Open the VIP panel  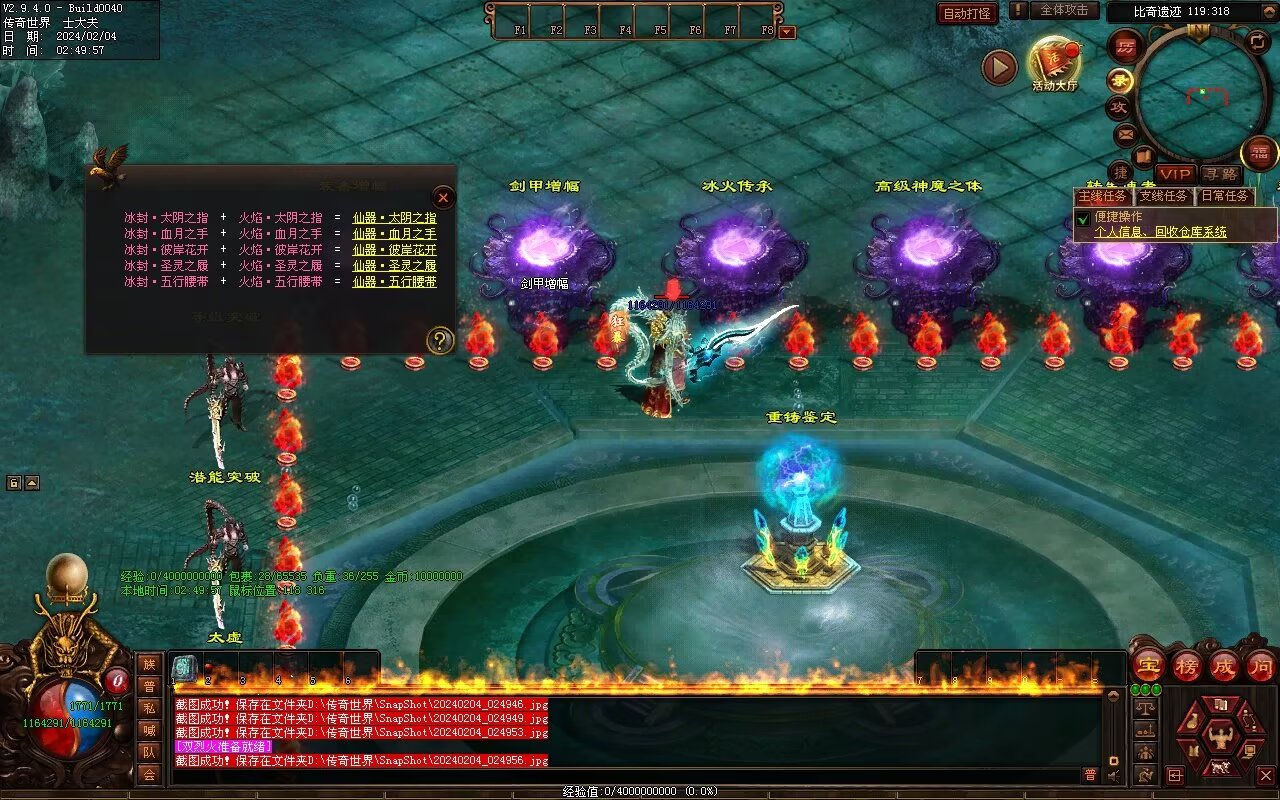coord(1176,174)
